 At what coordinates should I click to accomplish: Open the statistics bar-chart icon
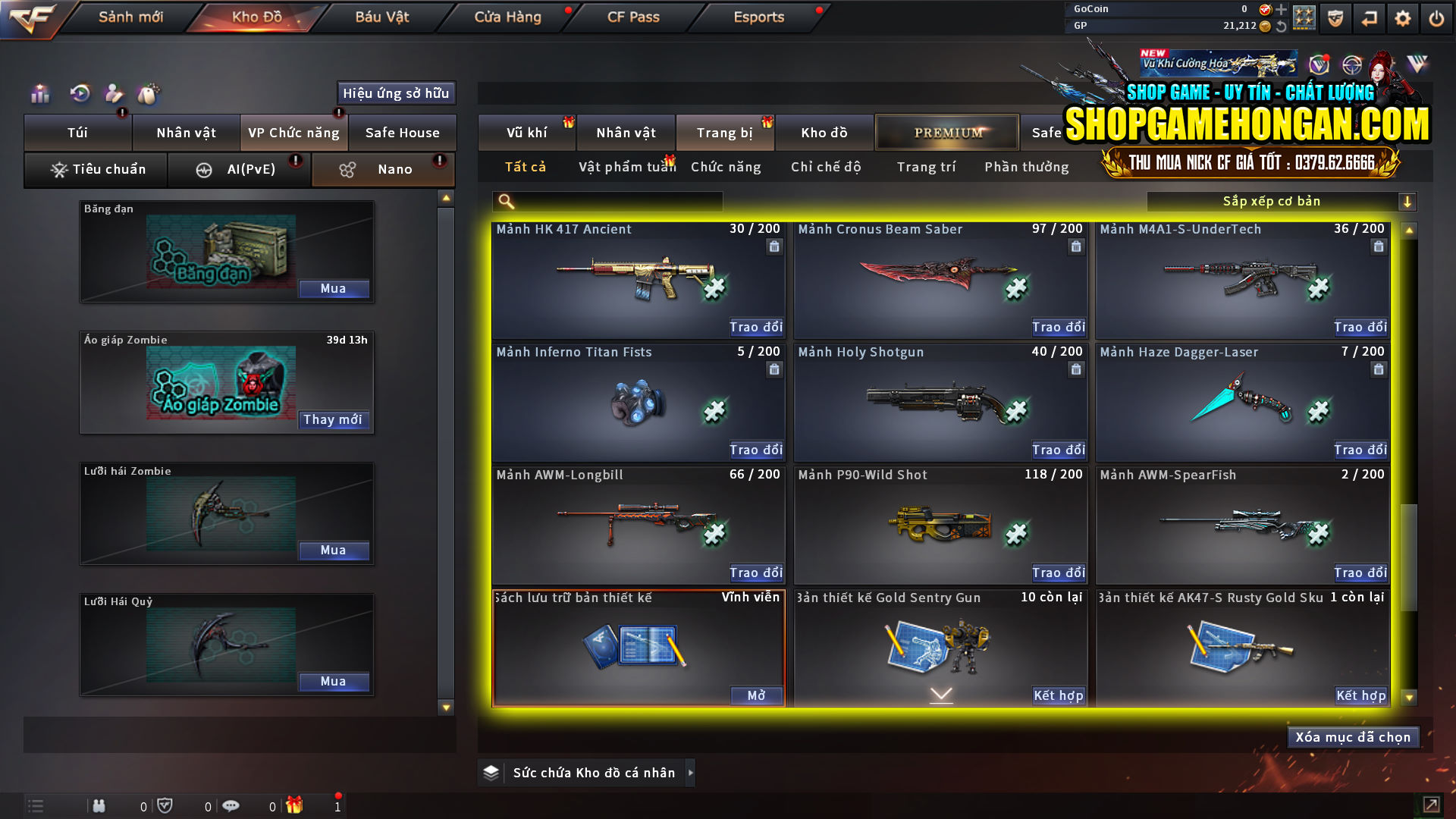(x=39, y=94)
